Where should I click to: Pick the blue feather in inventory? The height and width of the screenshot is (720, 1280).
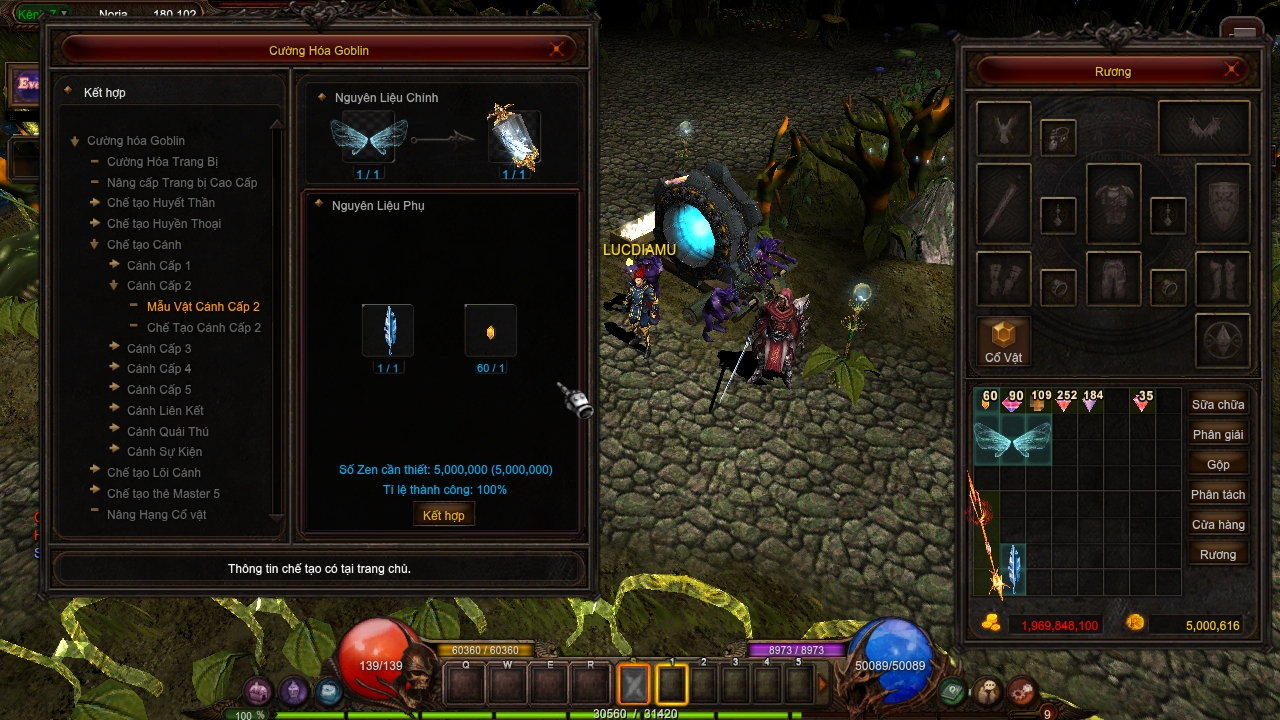(1013, 568)
